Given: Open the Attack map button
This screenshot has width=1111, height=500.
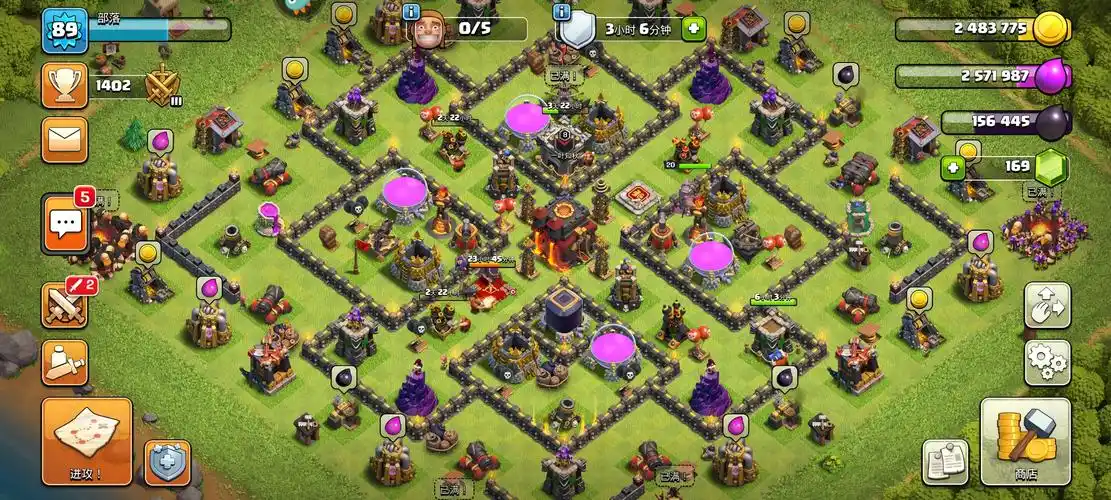Looking at the screenshot, I should tap(87, 442).
